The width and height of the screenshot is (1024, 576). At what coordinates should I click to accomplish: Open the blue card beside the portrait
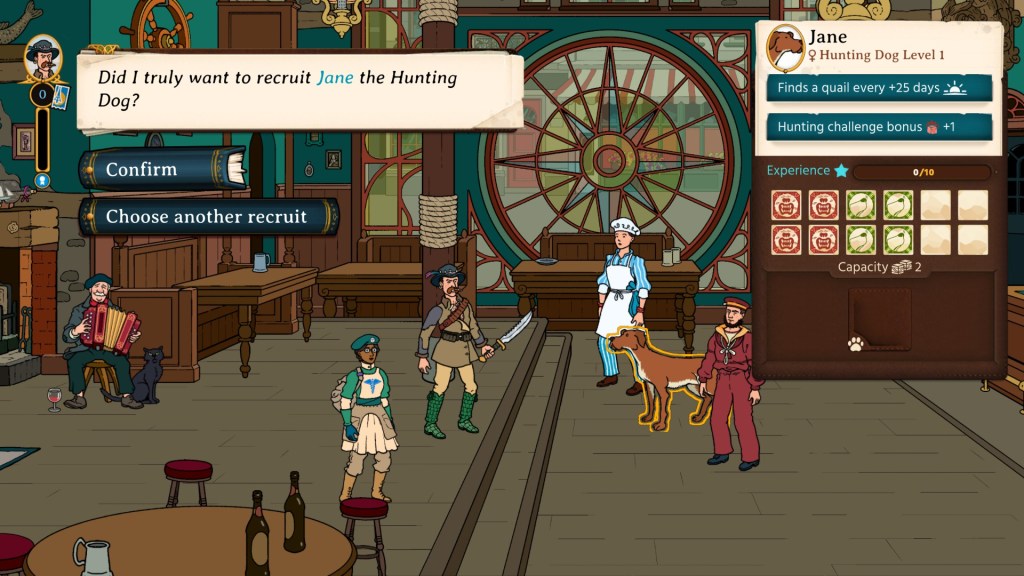pos(59,96)
